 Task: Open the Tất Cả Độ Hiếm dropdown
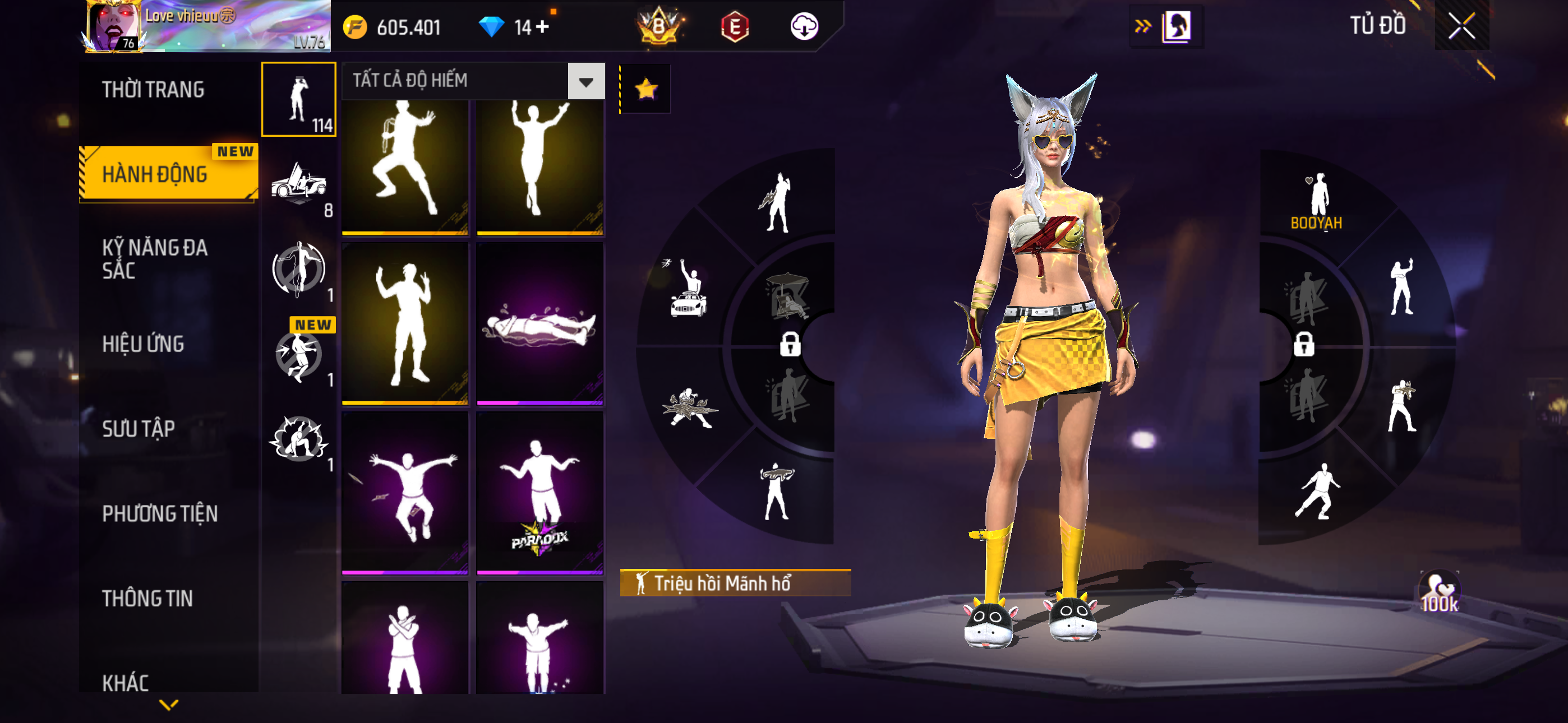[472, 80]
